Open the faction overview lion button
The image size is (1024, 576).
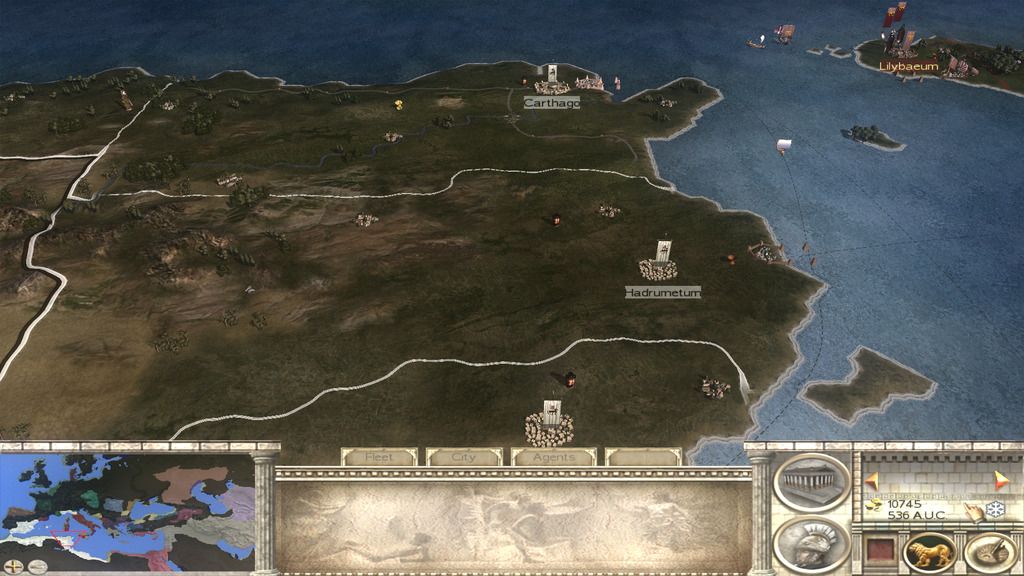(x=929, y=551)
